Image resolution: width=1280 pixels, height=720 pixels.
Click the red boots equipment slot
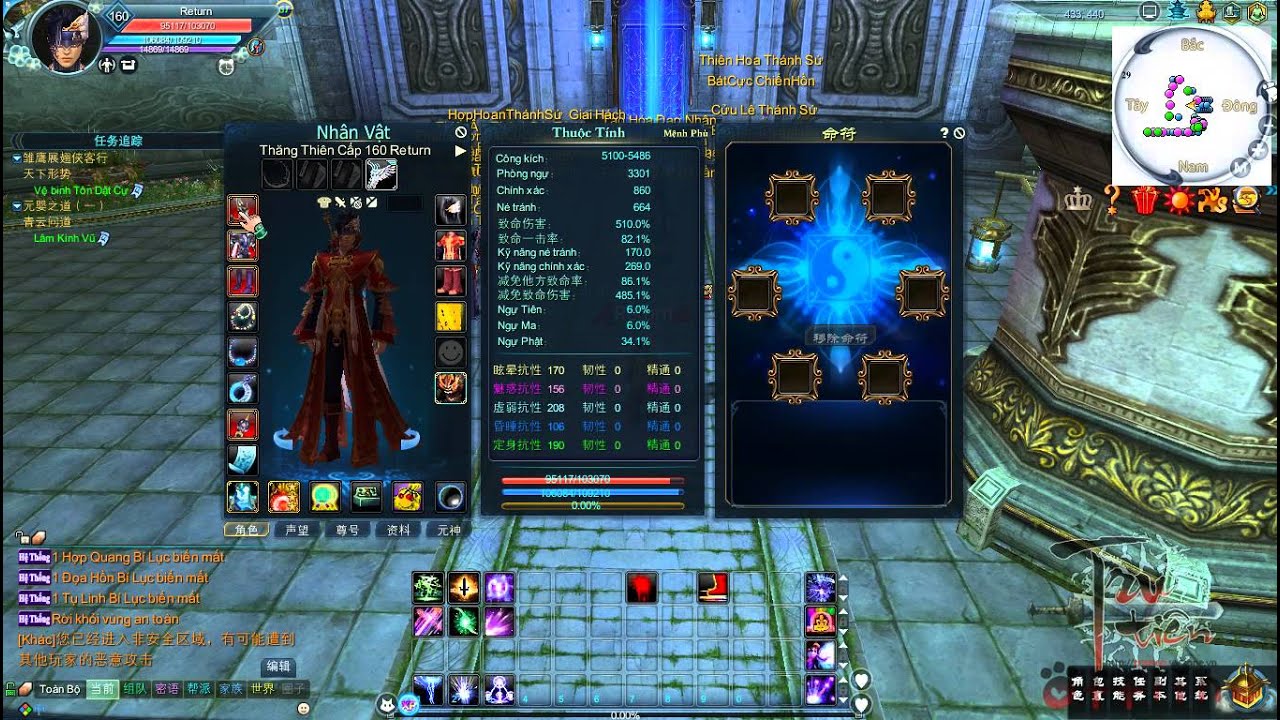450,281
